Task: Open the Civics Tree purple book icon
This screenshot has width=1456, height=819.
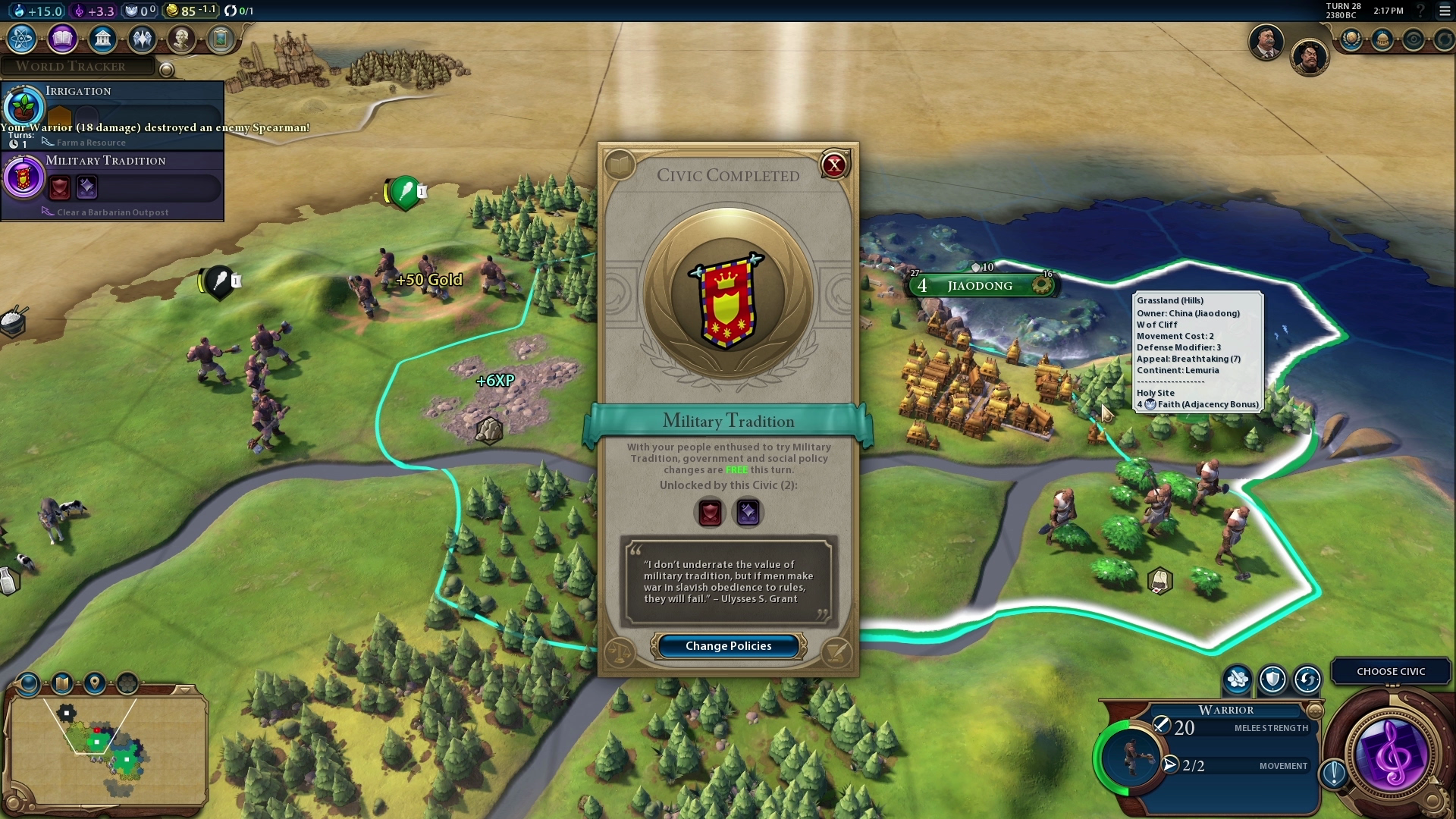Action: [62, 39]
